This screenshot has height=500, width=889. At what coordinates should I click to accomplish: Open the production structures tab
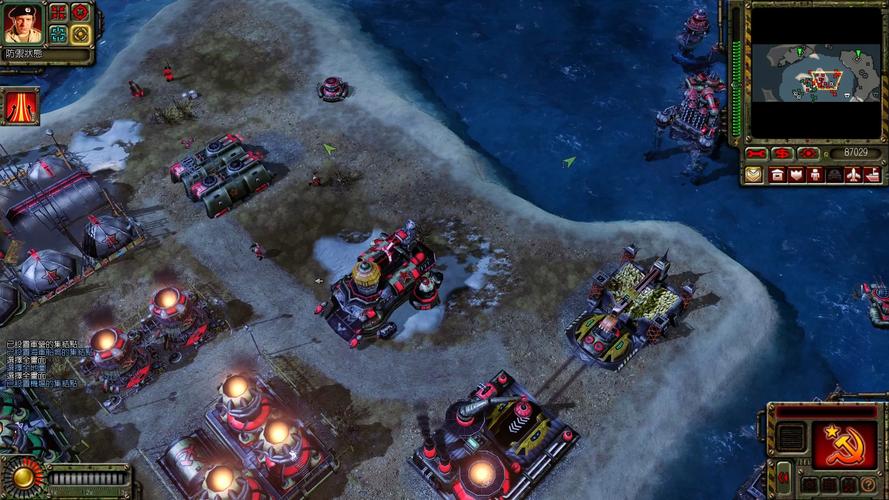click(x=777, y=175)
